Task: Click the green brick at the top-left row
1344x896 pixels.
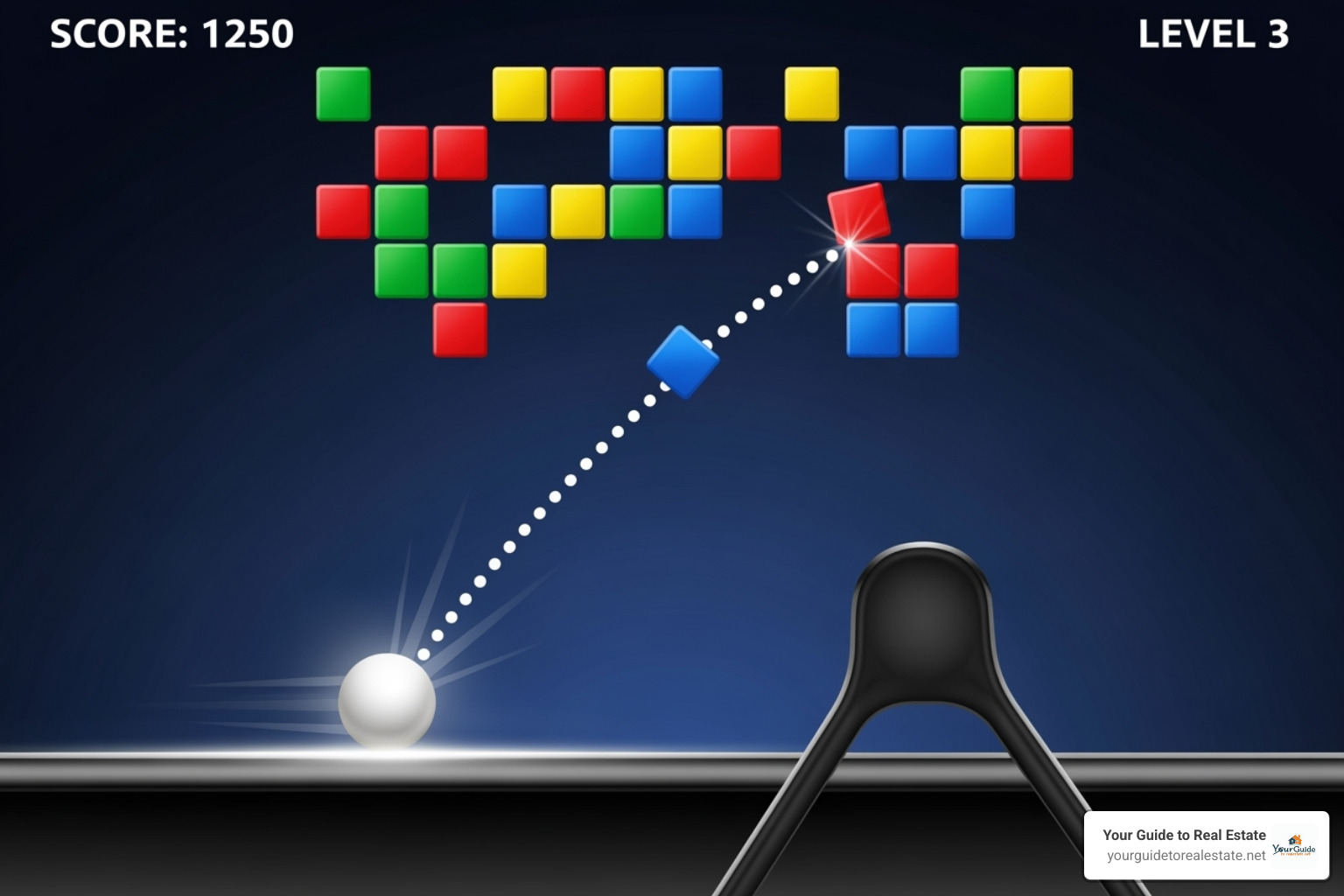Action: [x=343, y=92]
